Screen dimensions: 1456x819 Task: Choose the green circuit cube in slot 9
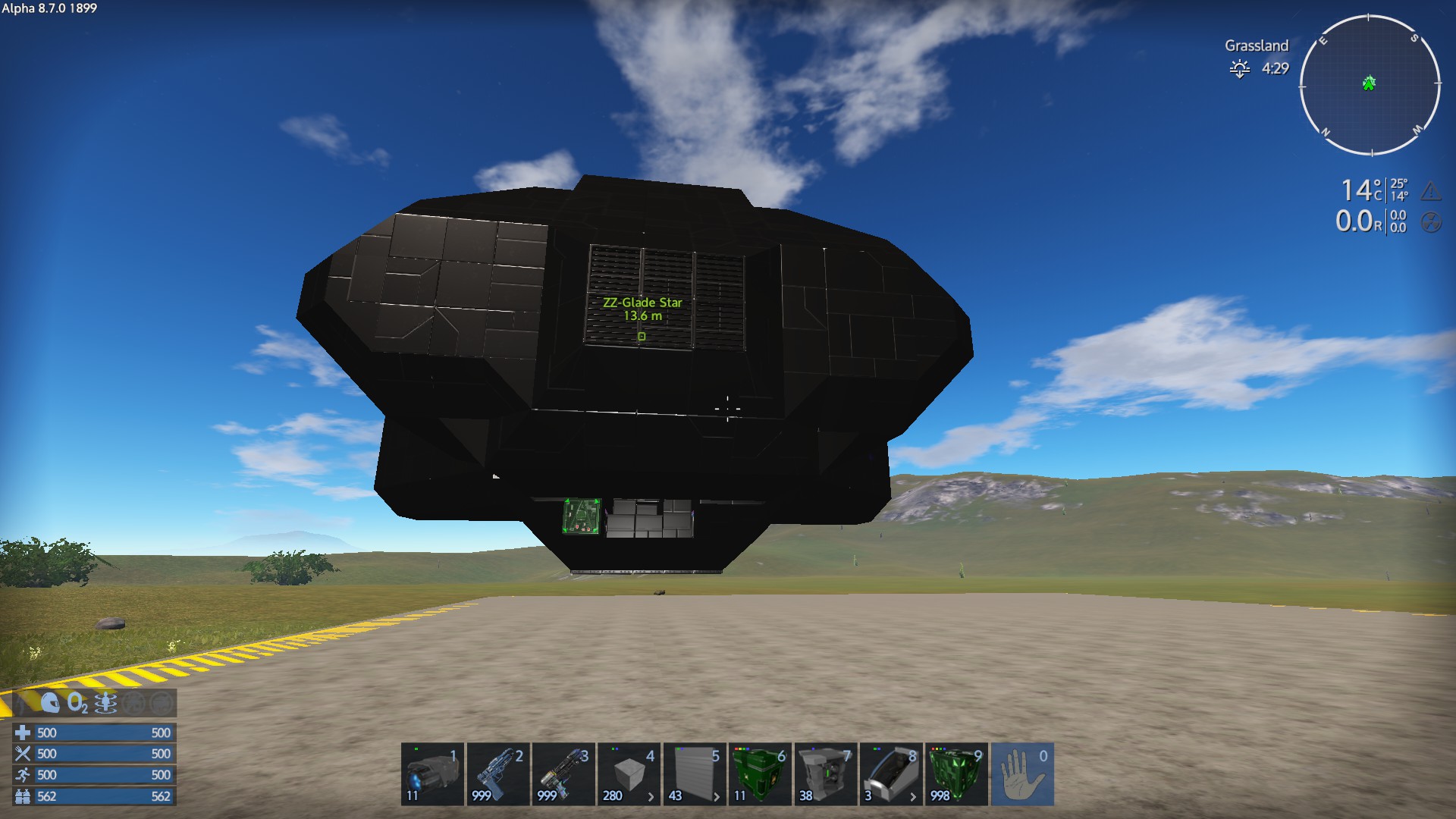pos(956,774)
